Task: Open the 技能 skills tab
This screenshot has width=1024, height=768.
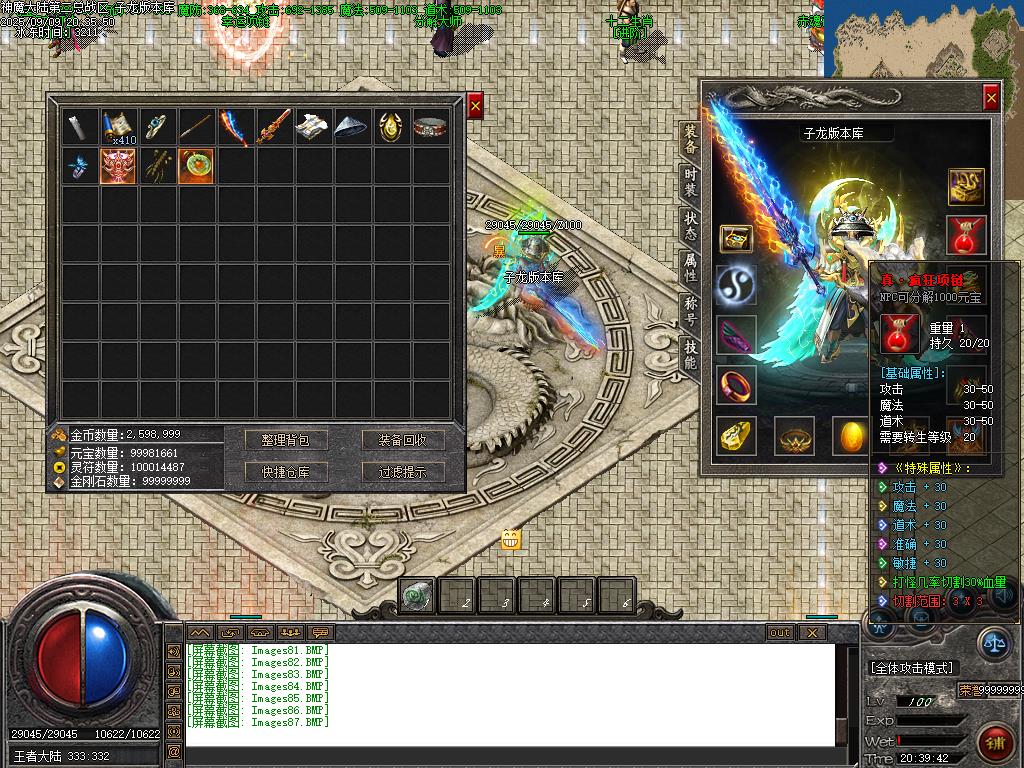Action: pos(690,353)
